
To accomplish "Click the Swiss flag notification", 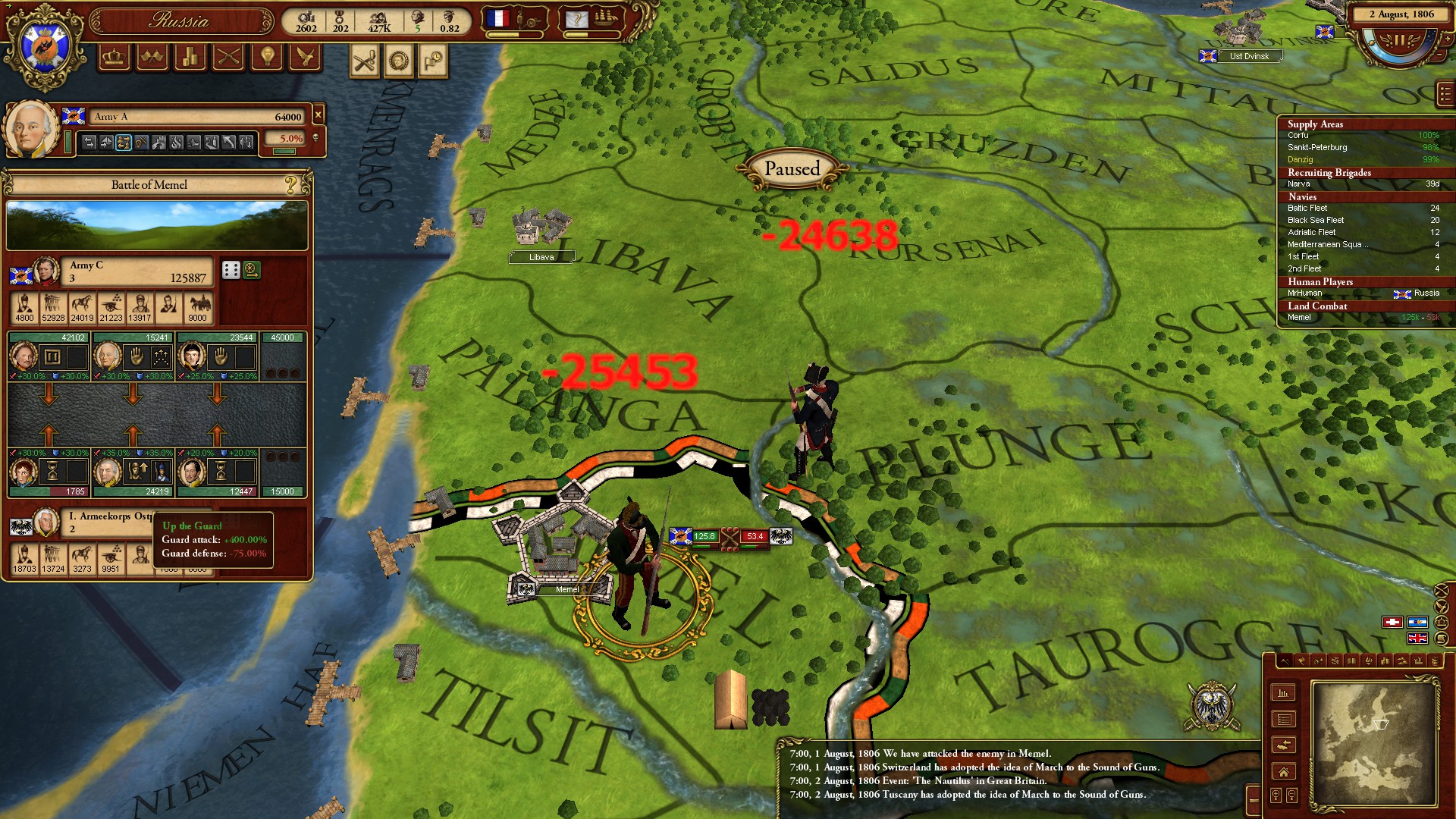I will click(x=1392, y=623).
